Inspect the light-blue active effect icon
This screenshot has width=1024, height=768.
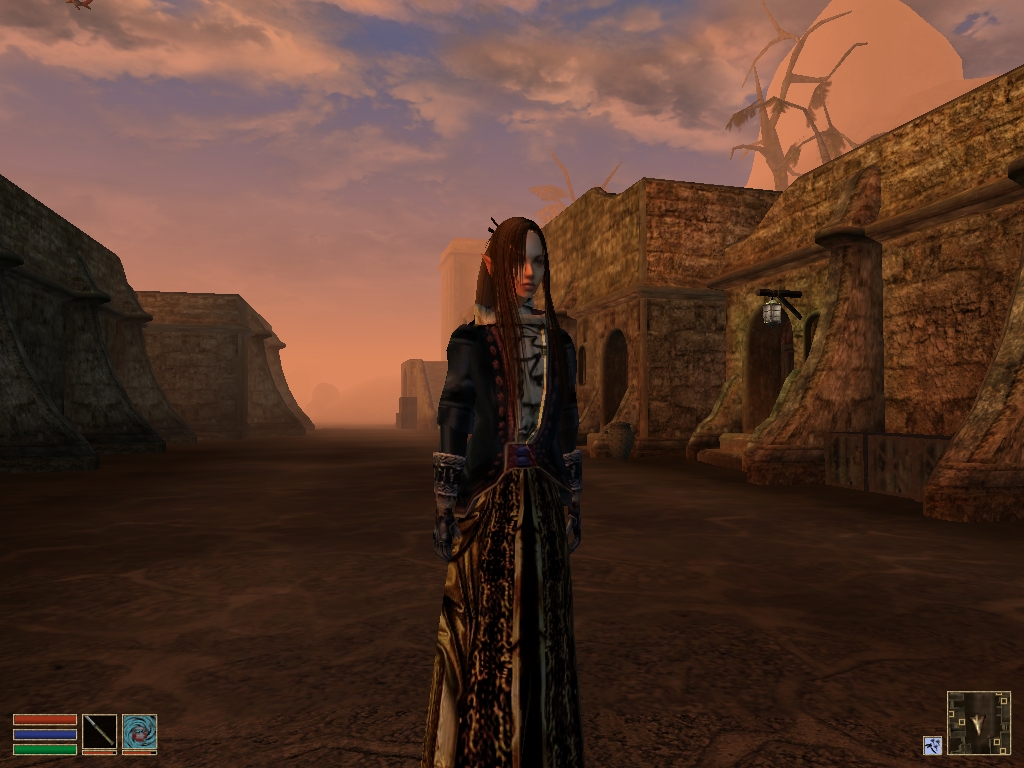(932, 745)
